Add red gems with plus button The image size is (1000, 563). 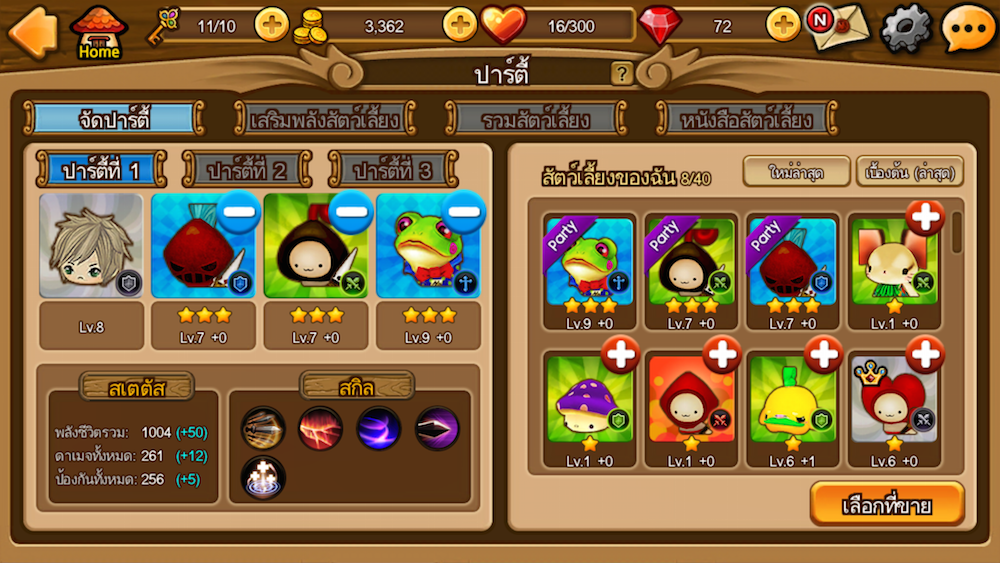[783, 24]
